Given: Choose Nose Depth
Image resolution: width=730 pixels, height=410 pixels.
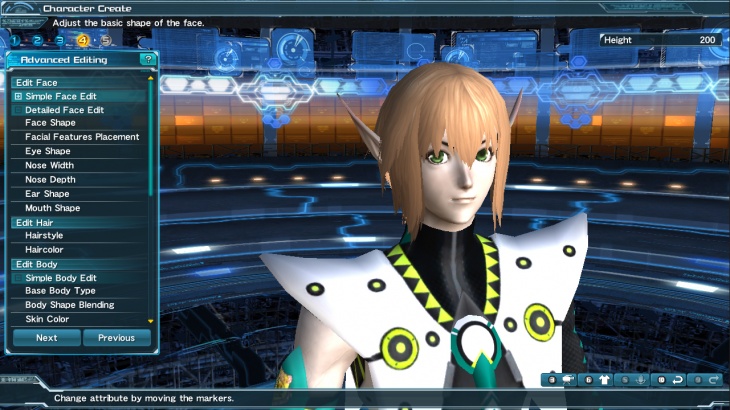Looking at the screenshot, I should tap(50, 180).
